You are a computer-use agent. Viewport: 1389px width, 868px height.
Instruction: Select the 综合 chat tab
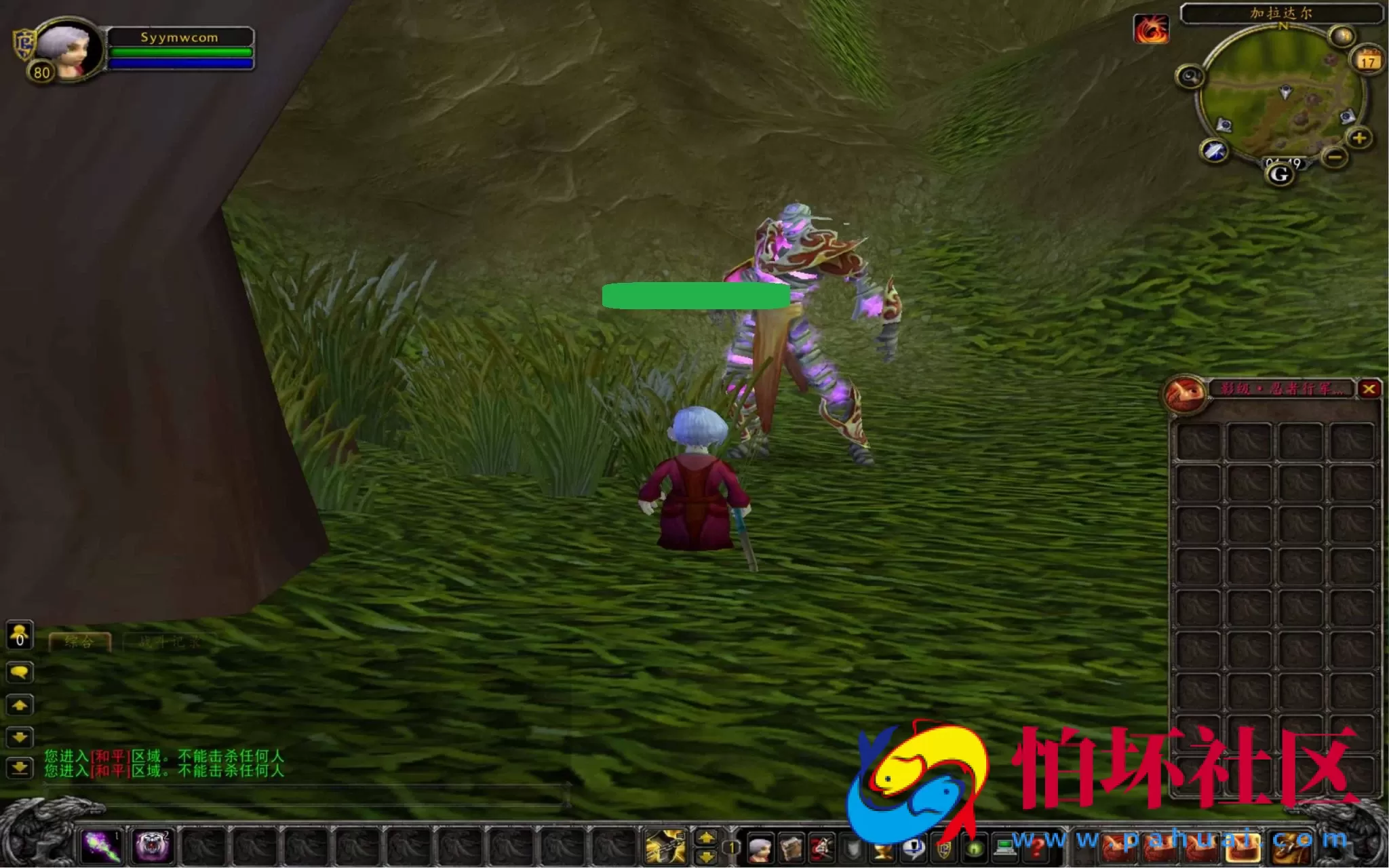coord(79,641)
